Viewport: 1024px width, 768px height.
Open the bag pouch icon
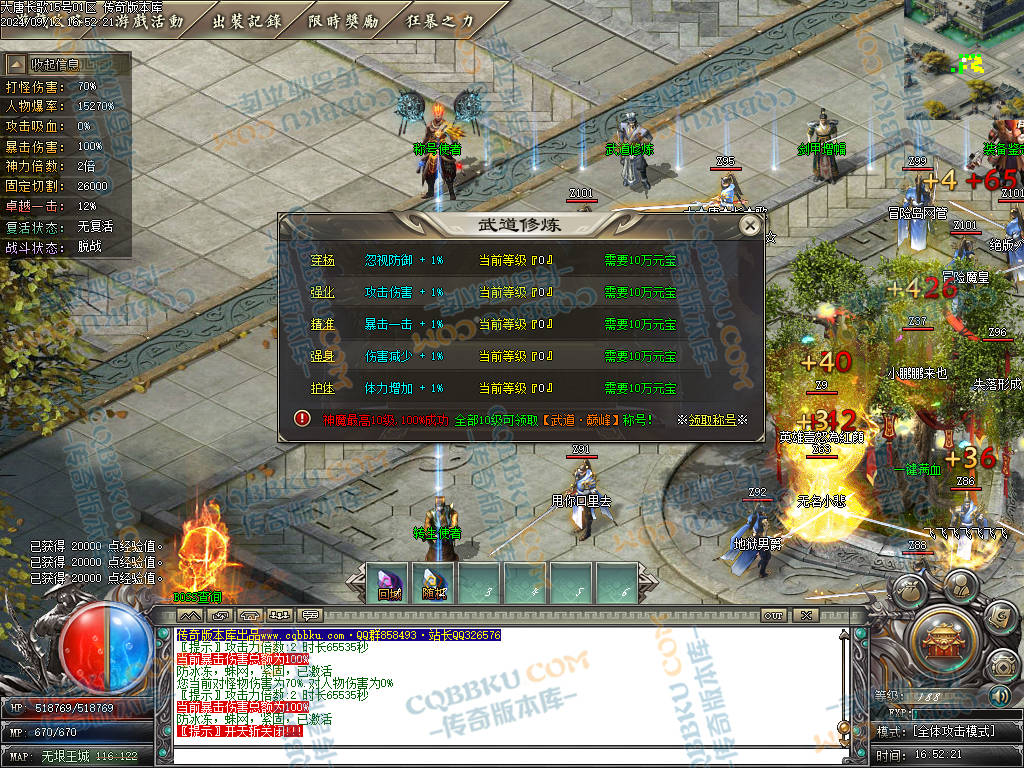coord(911,590)
